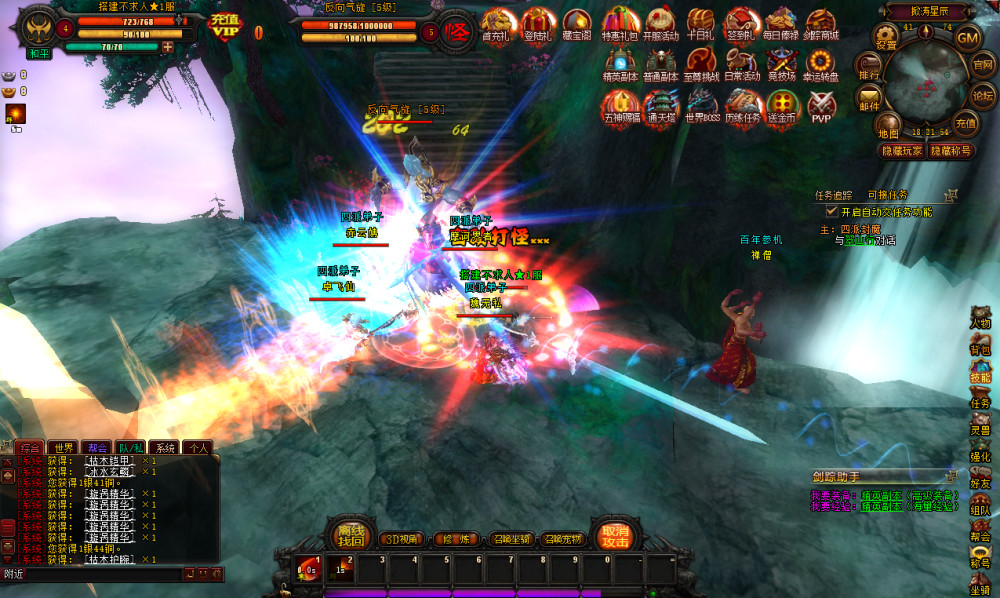1000x598 pixels.
Task: Switch to the 可接任务 quest tab
Action: pyautogui.click(x=888, y=195)
